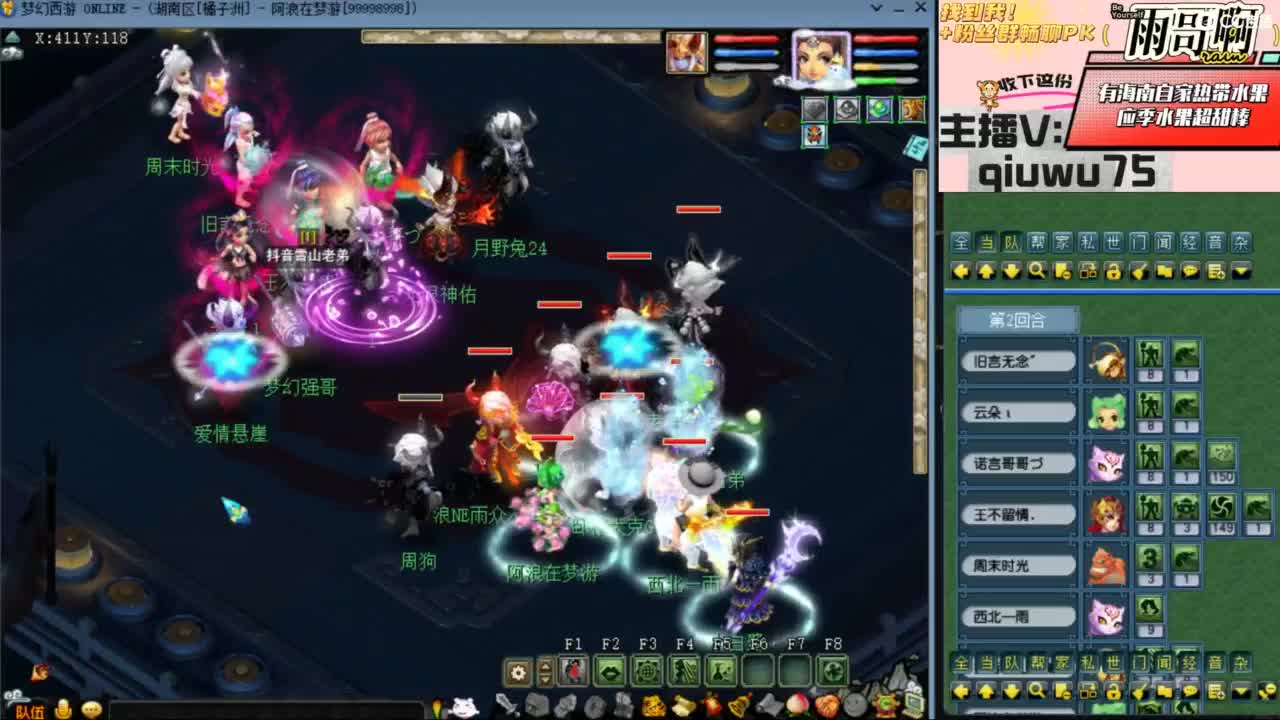
Task: Select the F3 targeting skill icon
Action: [649, 669]
